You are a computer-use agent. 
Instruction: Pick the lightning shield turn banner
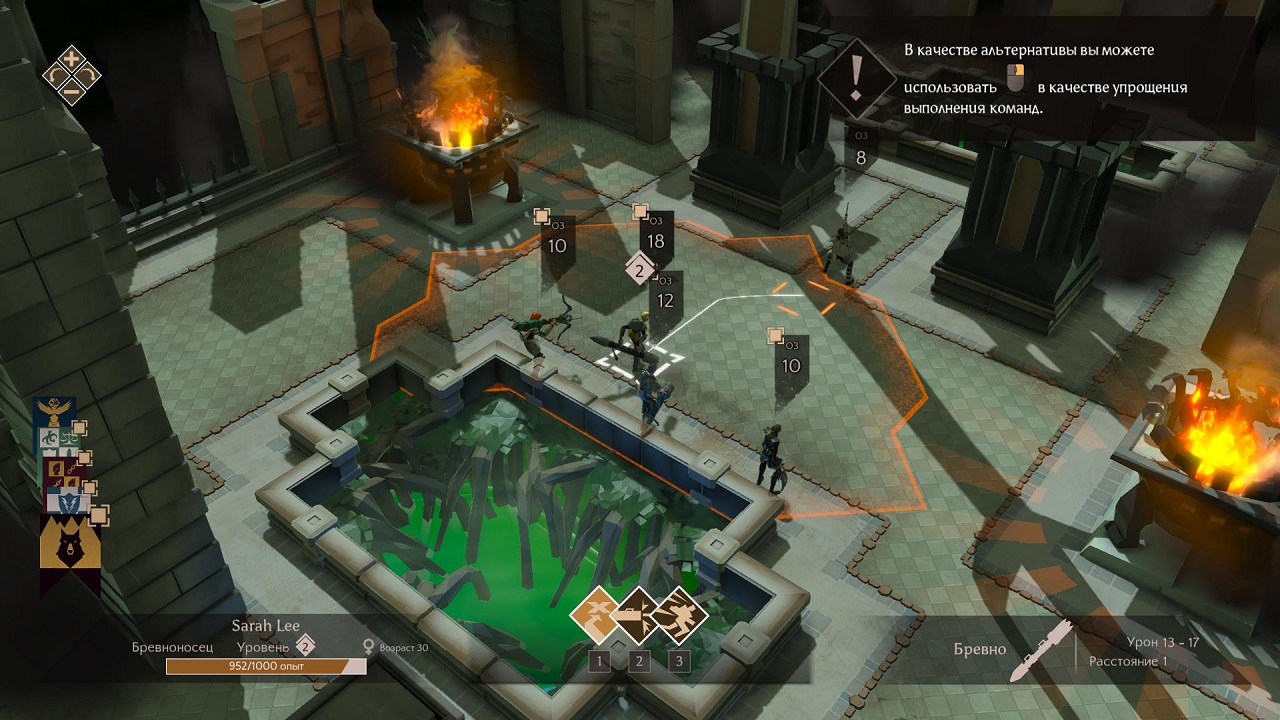coord(64,499)
